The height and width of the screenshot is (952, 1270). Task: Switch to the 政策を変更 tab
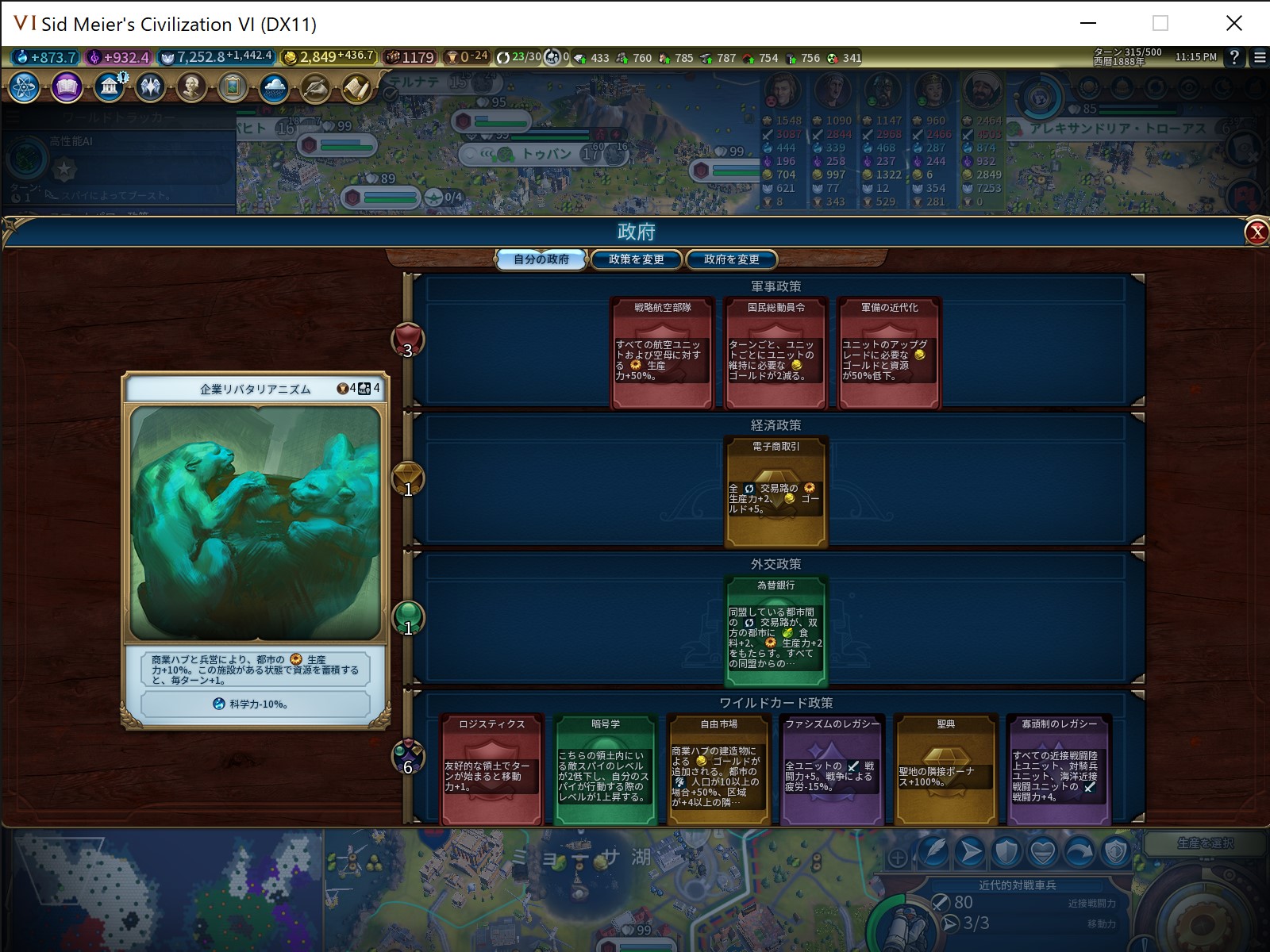(x=636, y=259)
